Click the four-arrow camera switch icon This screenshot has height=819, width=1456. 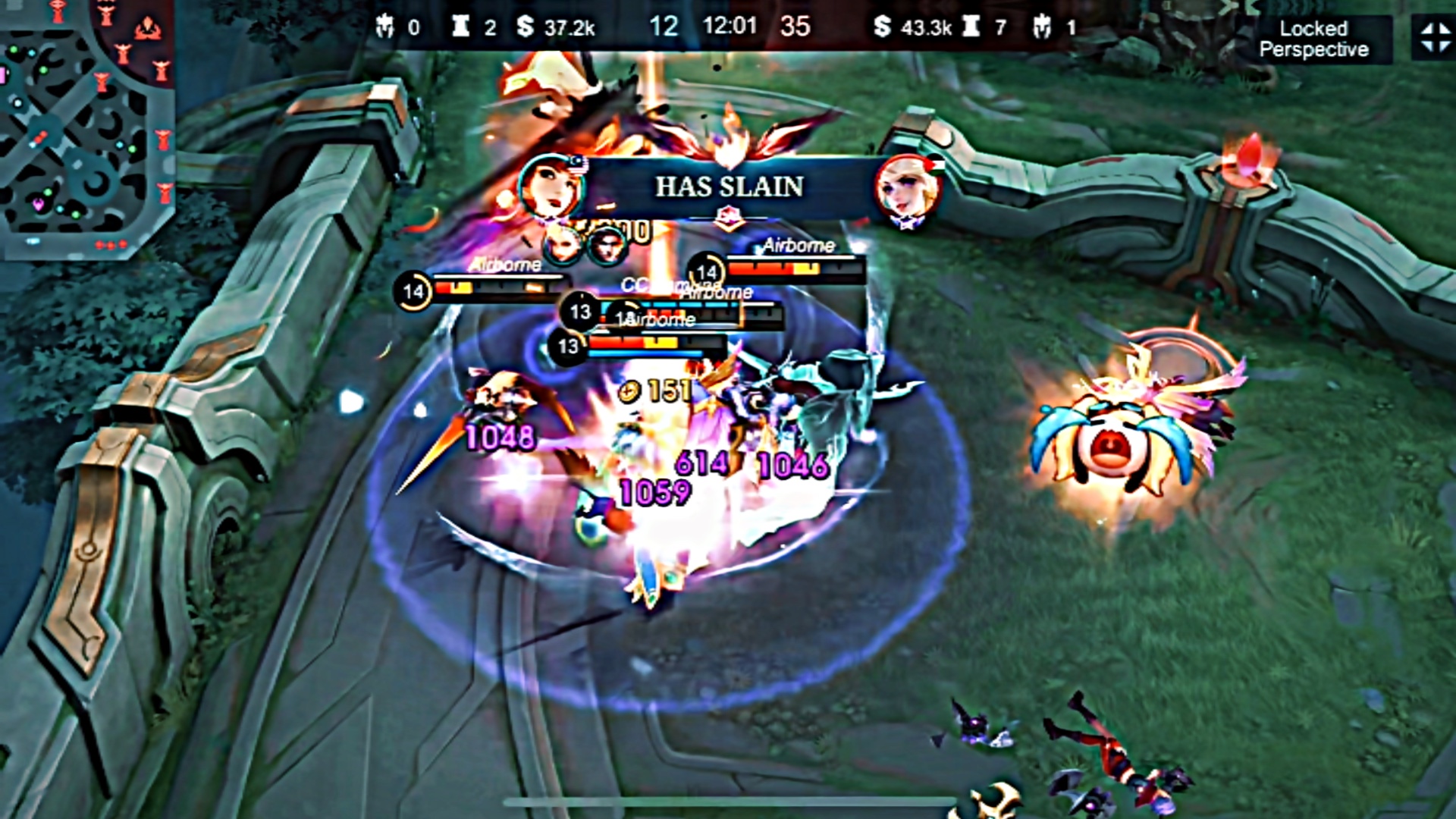(x=1434, y=38)
